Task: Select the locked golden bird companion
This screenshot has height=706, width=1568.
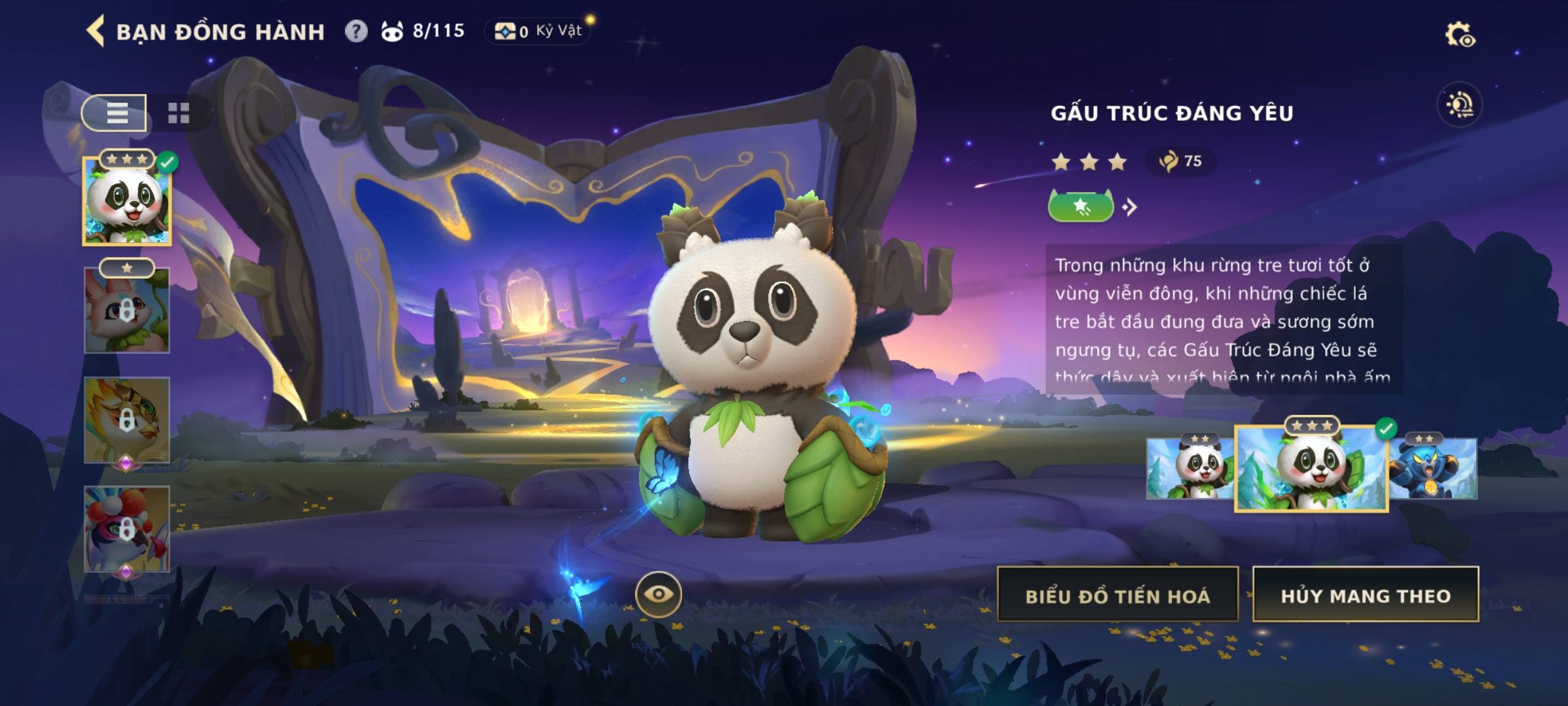Action: coord(127,420)
